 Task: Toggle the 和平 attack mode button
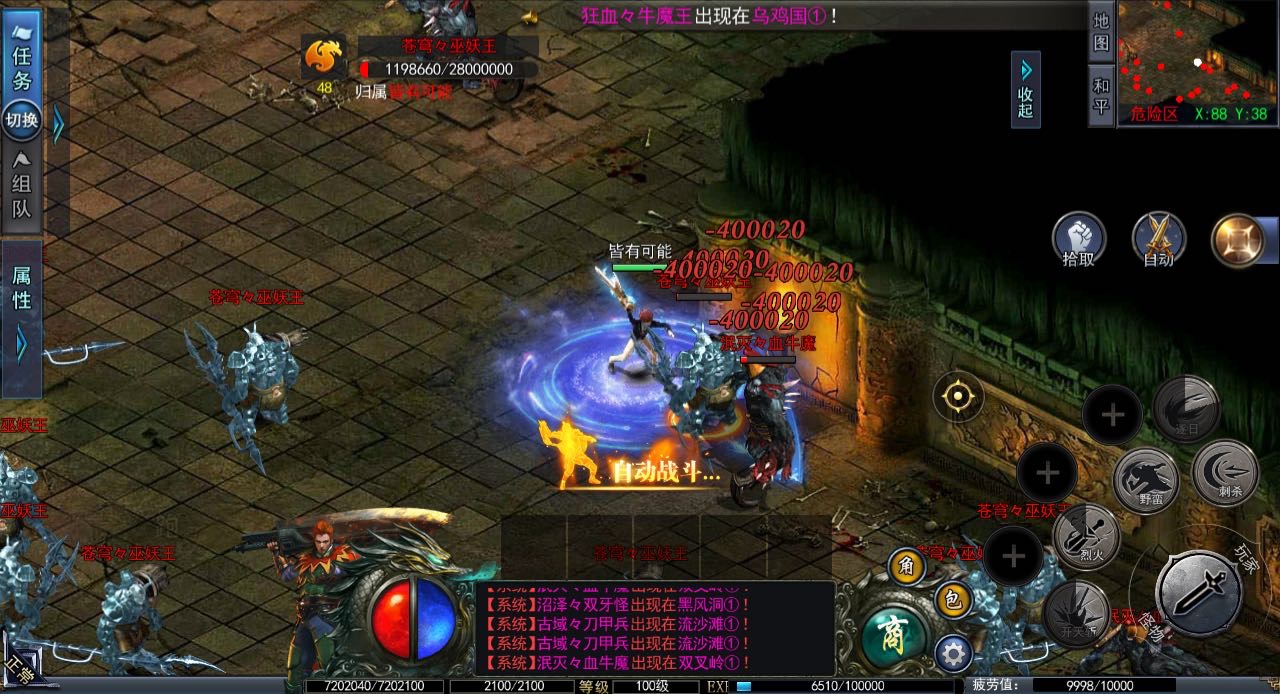[1101, 96]
